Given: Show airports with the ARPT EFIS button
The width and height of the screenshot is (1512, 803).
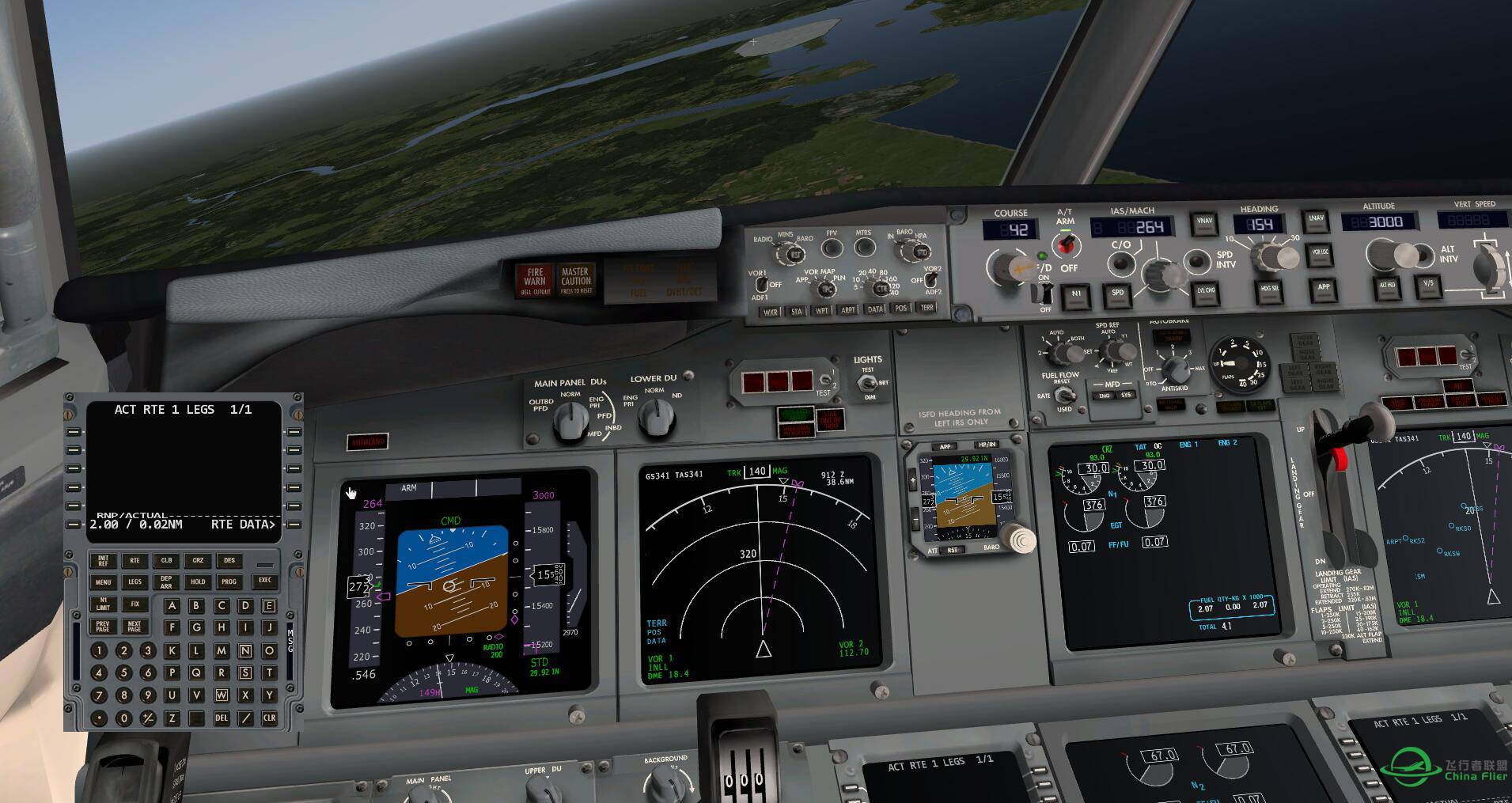Looking at the screenshot, I should 849,310.
